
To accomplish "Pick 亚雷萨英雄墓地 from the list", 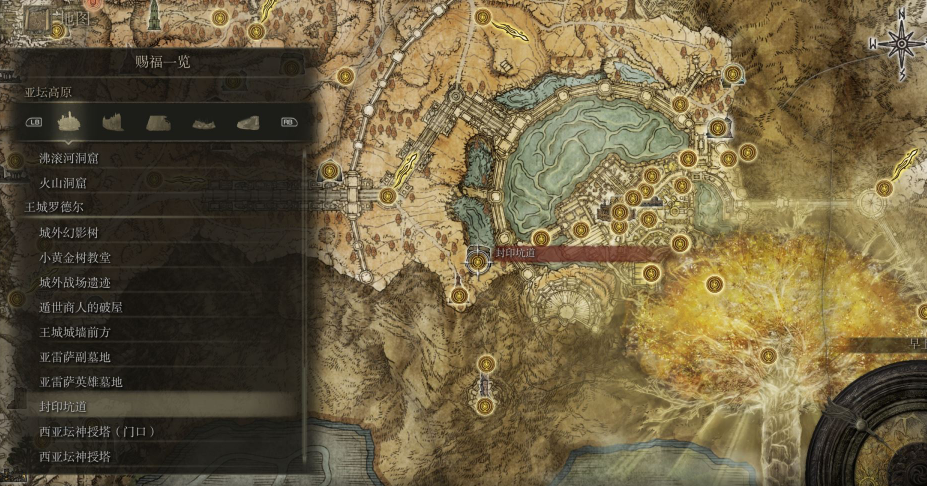I will tap(81, 381).
